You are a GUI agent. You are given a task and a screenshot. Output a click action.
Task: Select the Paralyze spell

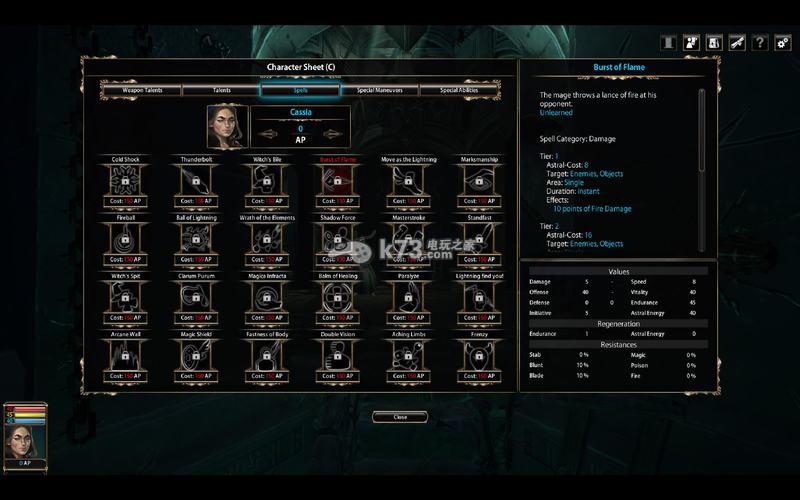point(408,296)
